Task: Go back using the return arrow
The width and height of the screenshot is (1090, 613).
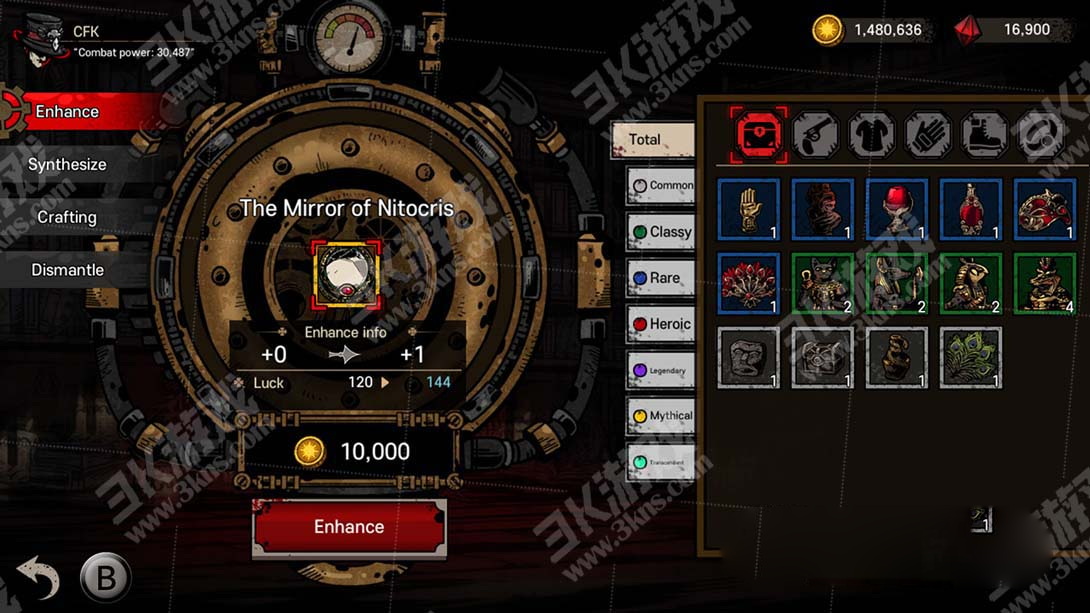Action: (x=38, y=578)
